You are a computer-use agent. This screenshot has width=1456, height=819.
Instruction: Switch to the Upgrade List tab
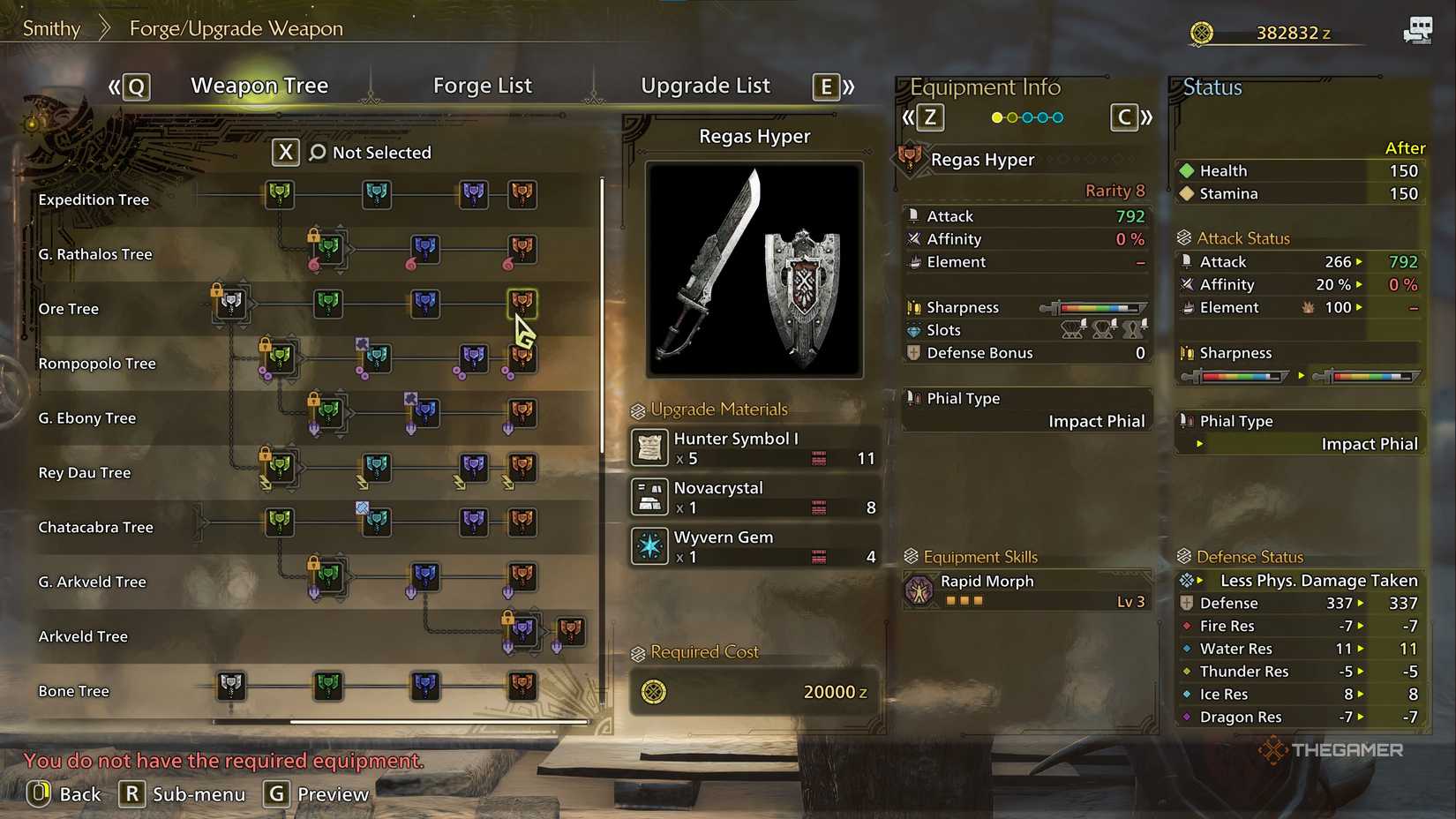point(705,86)
